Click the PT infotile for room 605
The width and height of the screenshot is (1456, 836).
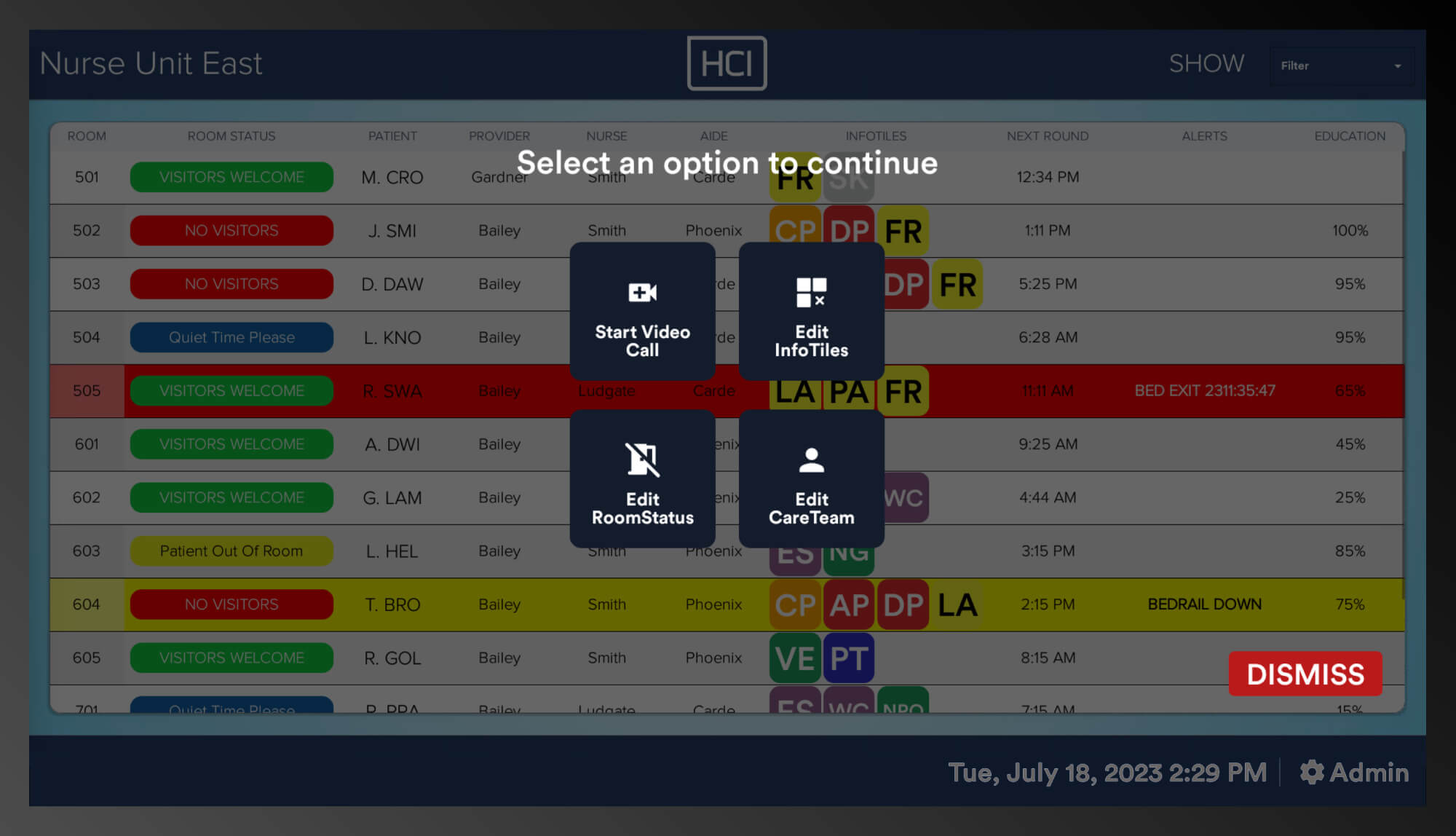[848, 658]
